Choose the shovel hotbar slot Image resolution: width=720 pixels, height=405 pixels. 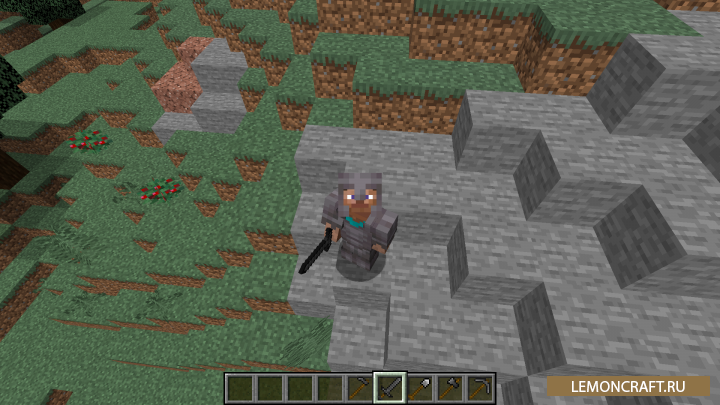420,387
